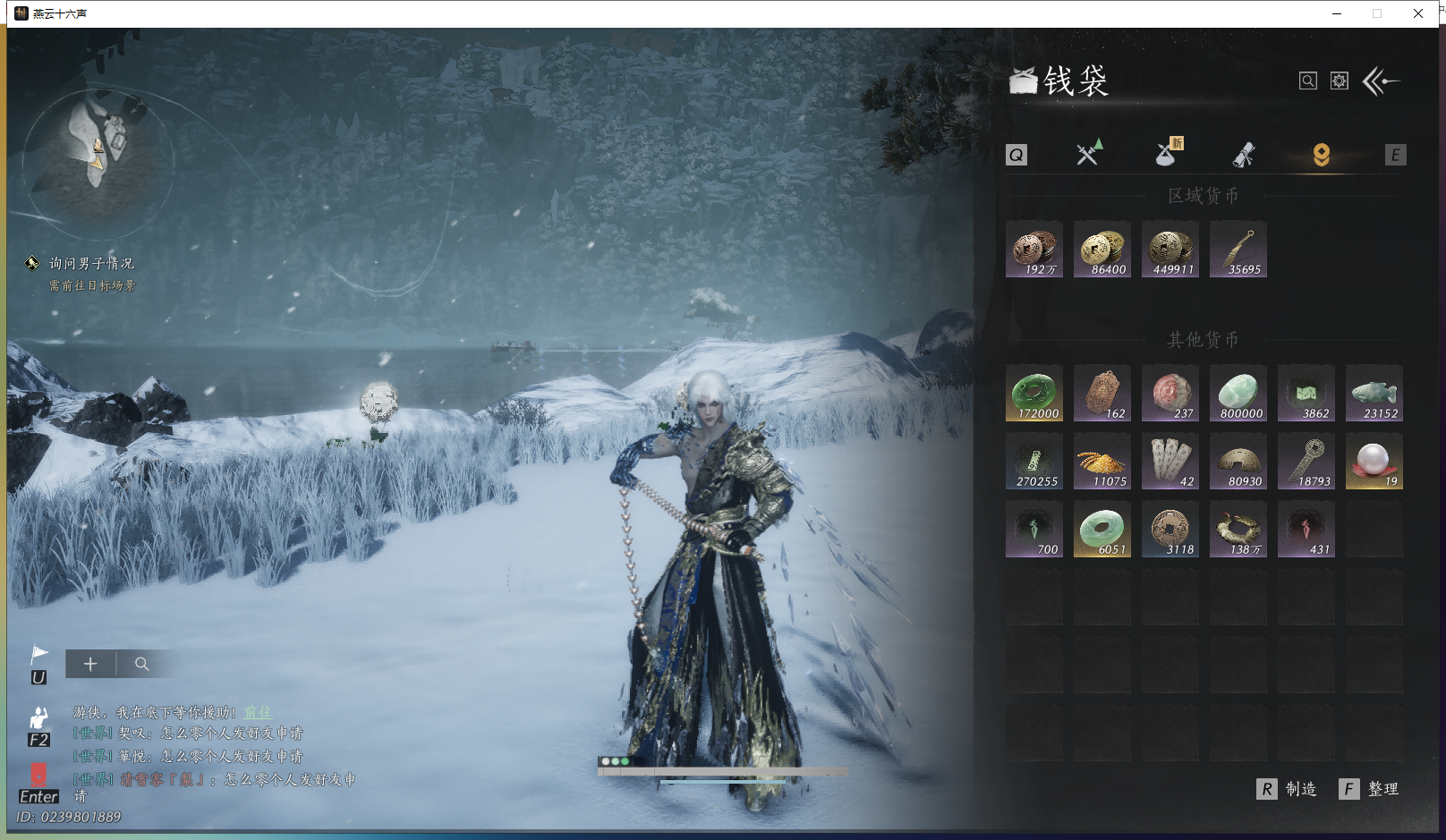Follow the green 前往 link in chat
1446x840 pixels.
pos(258,712)
